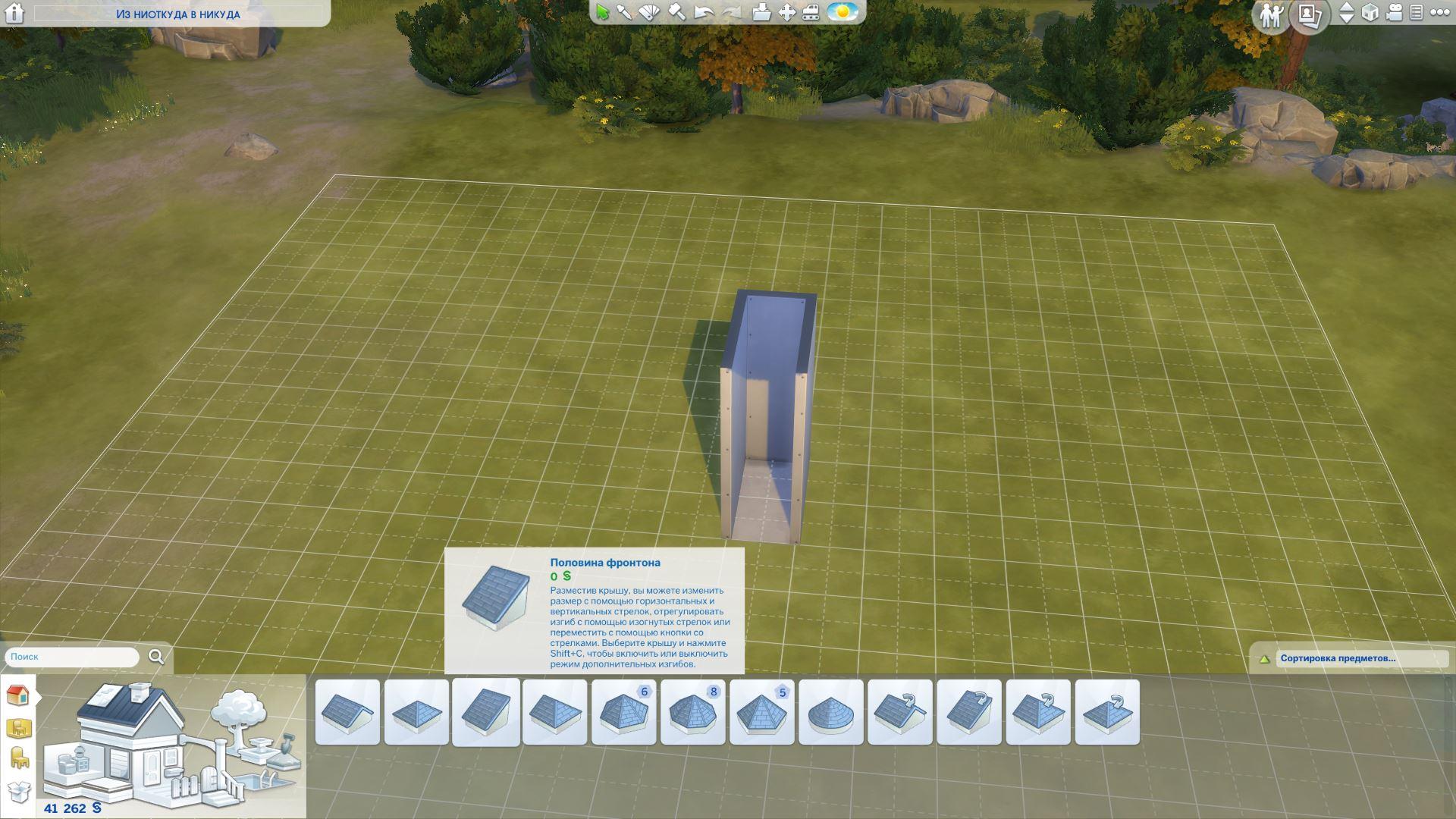Screen dimensions: 1456x819
Task: Choose the eyedropper tool
Action: pyautogui.click(x=624, y=12)
